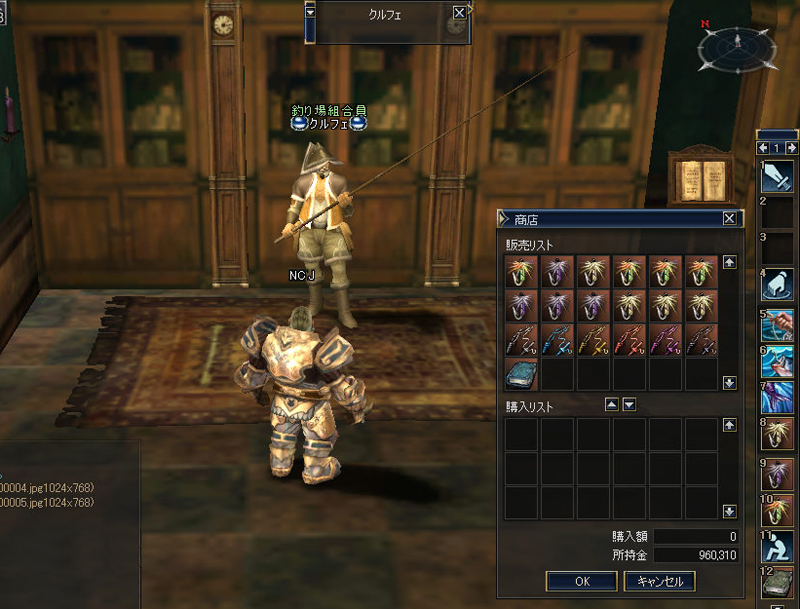Cancel the shop with キャンセル button

(x=659, y=581)
